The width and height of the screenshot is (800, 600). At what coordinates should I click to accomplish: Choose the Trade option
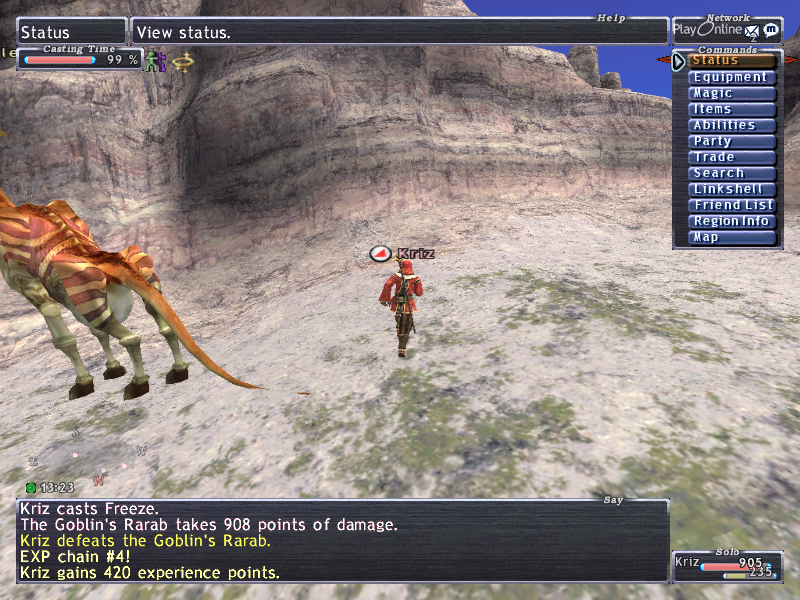pos(733,157)
